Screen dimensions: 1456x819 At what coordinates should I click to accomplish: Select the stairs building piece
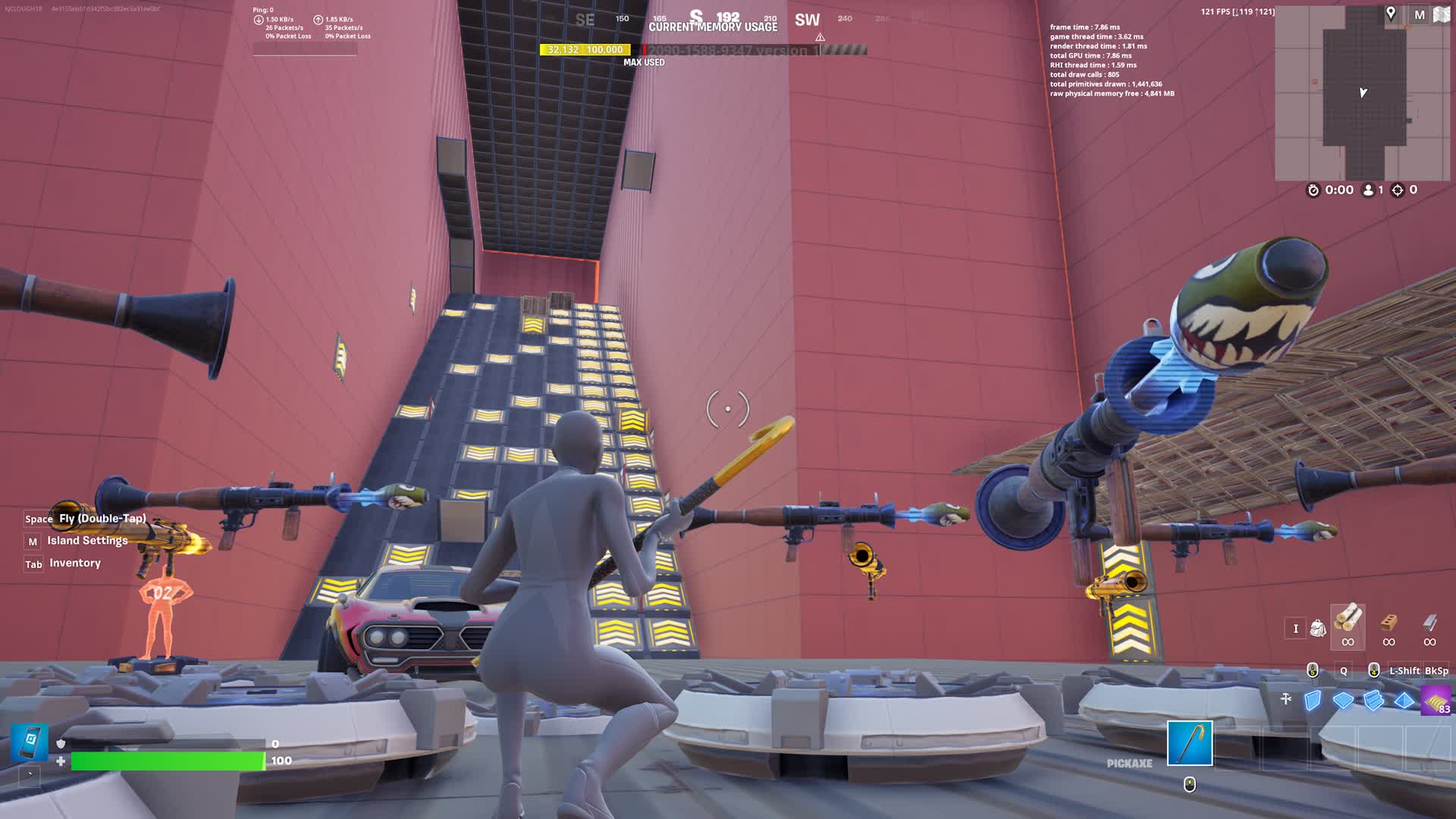[1373, 700]
